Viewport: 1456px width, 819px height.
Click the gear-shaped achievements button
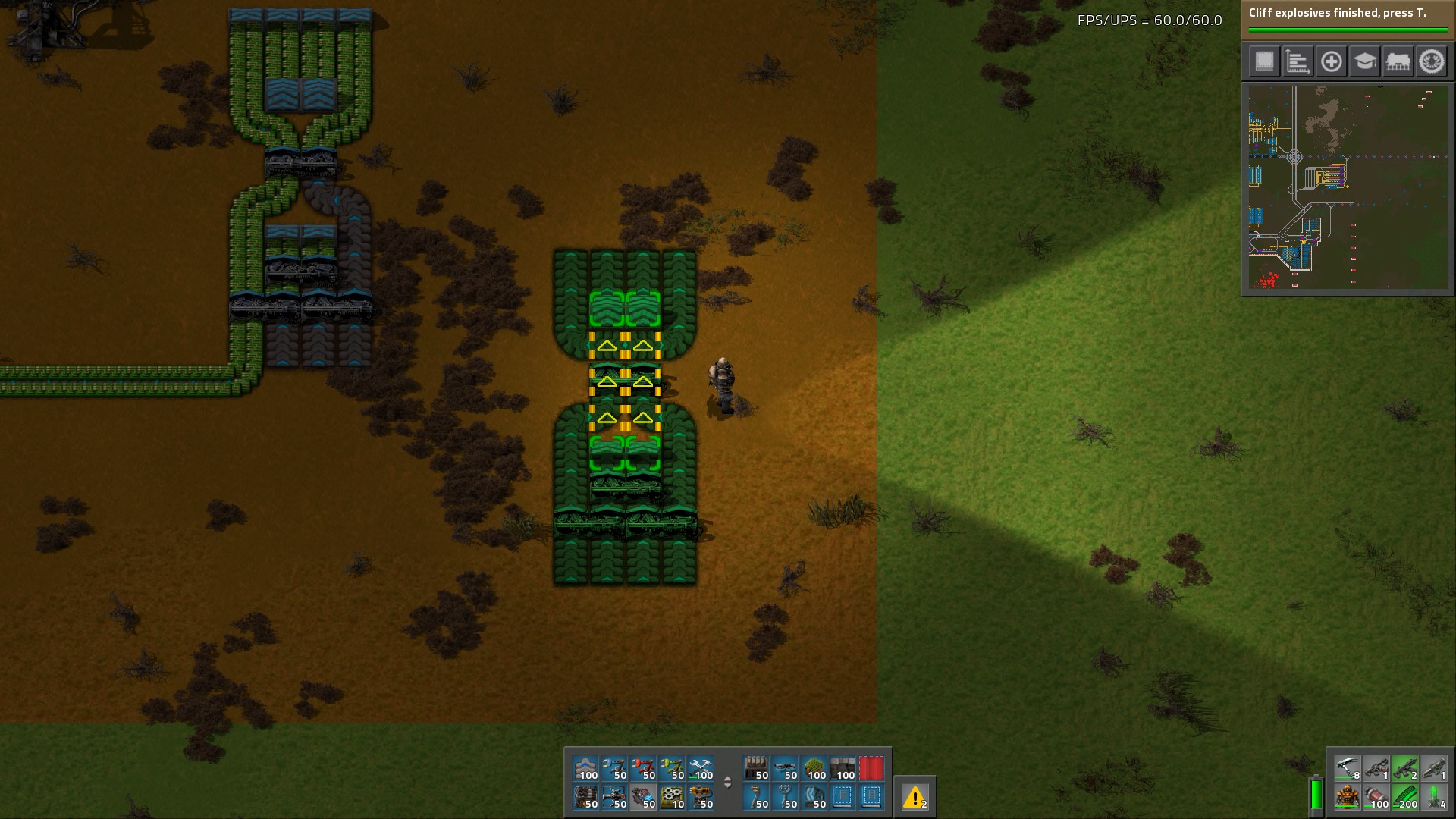click(1432, 61)
